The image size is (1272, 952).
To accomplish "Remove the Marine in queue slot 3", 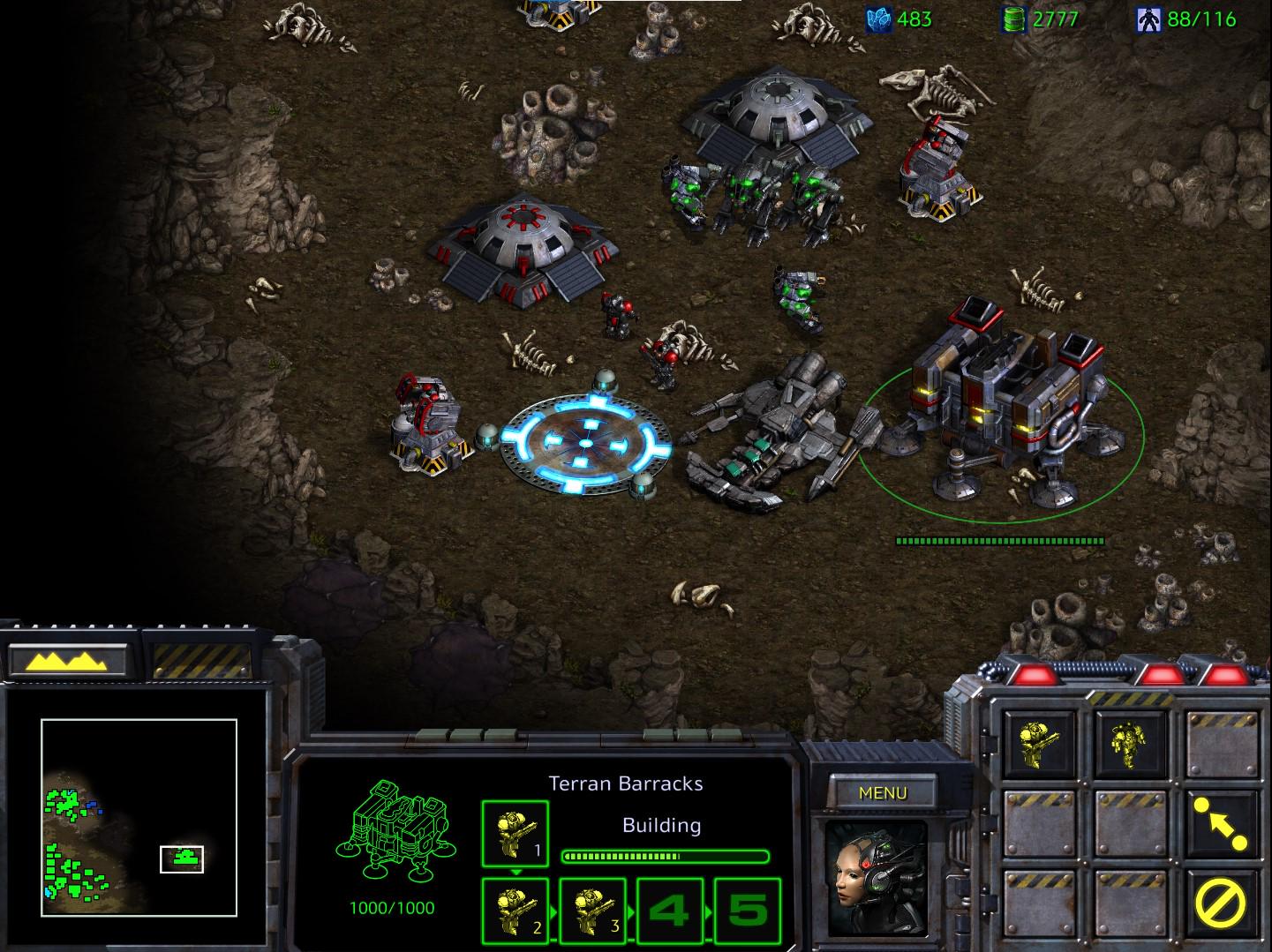I will [x=592, y=910].
